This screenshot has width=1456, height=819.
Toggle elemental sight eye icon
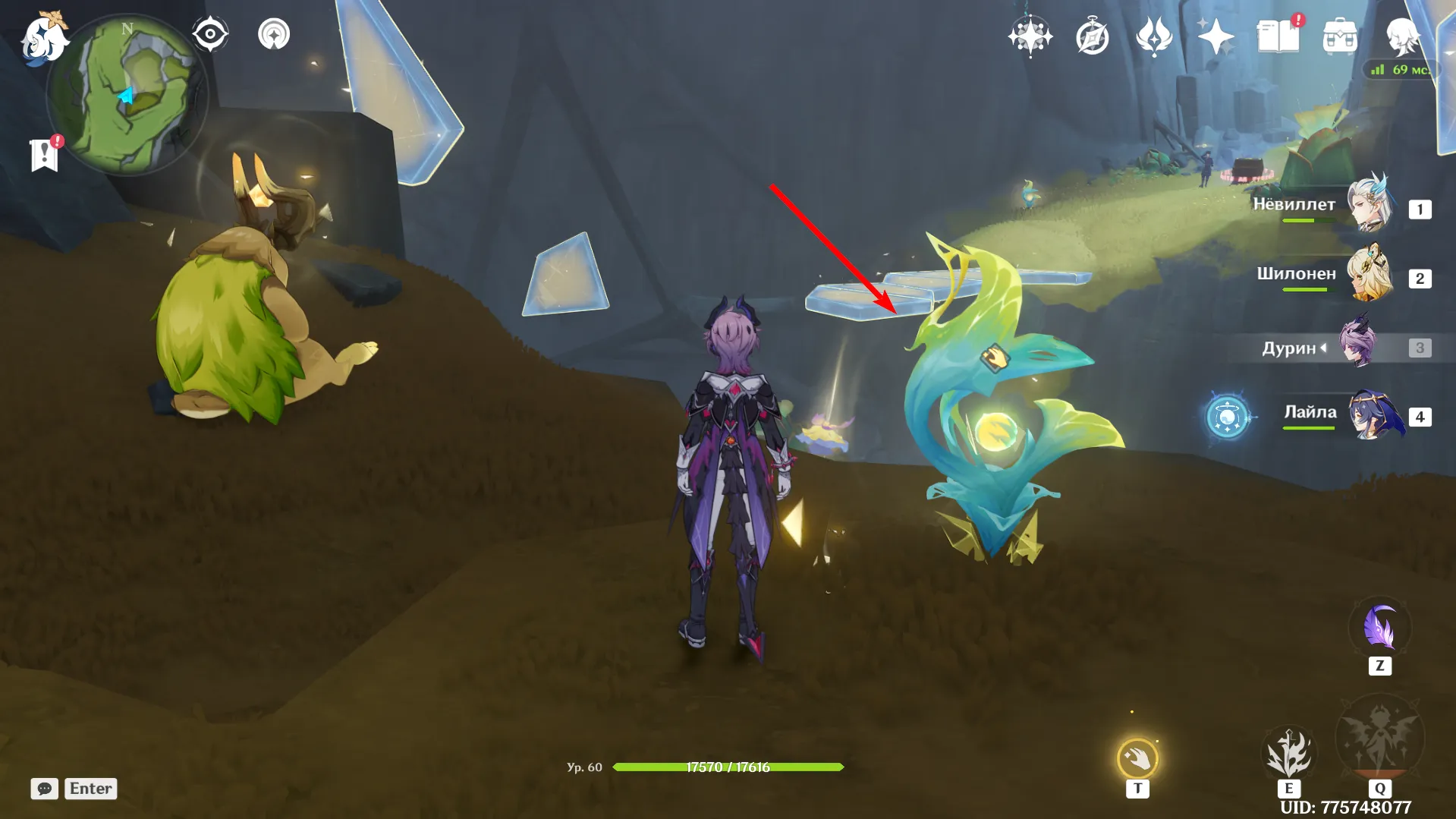coord(210,34)
